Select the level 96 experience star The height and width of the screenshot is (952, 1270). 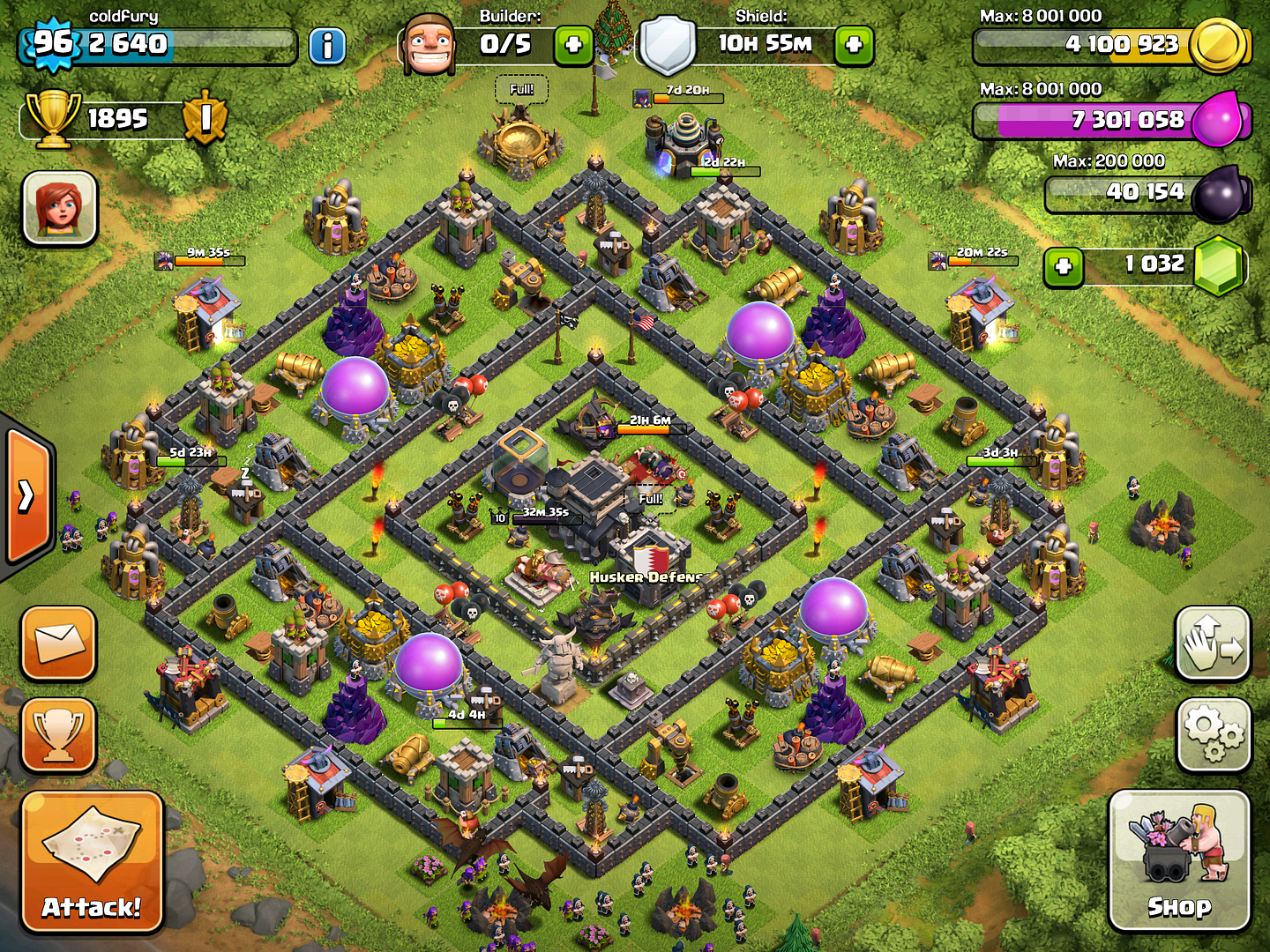coord(53,42)
